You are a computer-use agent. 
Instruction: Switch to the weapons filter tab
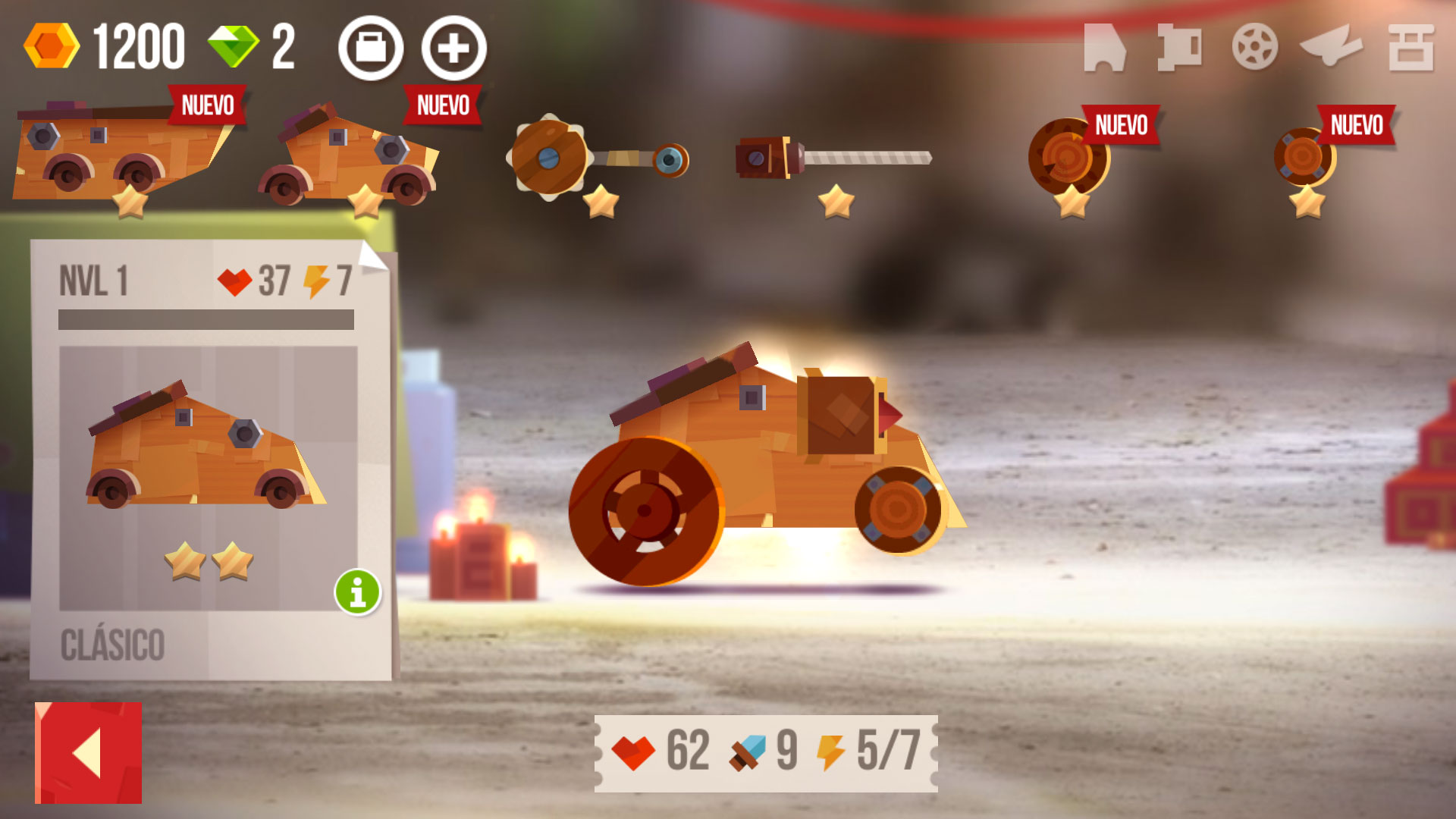tap(1179, 47)
